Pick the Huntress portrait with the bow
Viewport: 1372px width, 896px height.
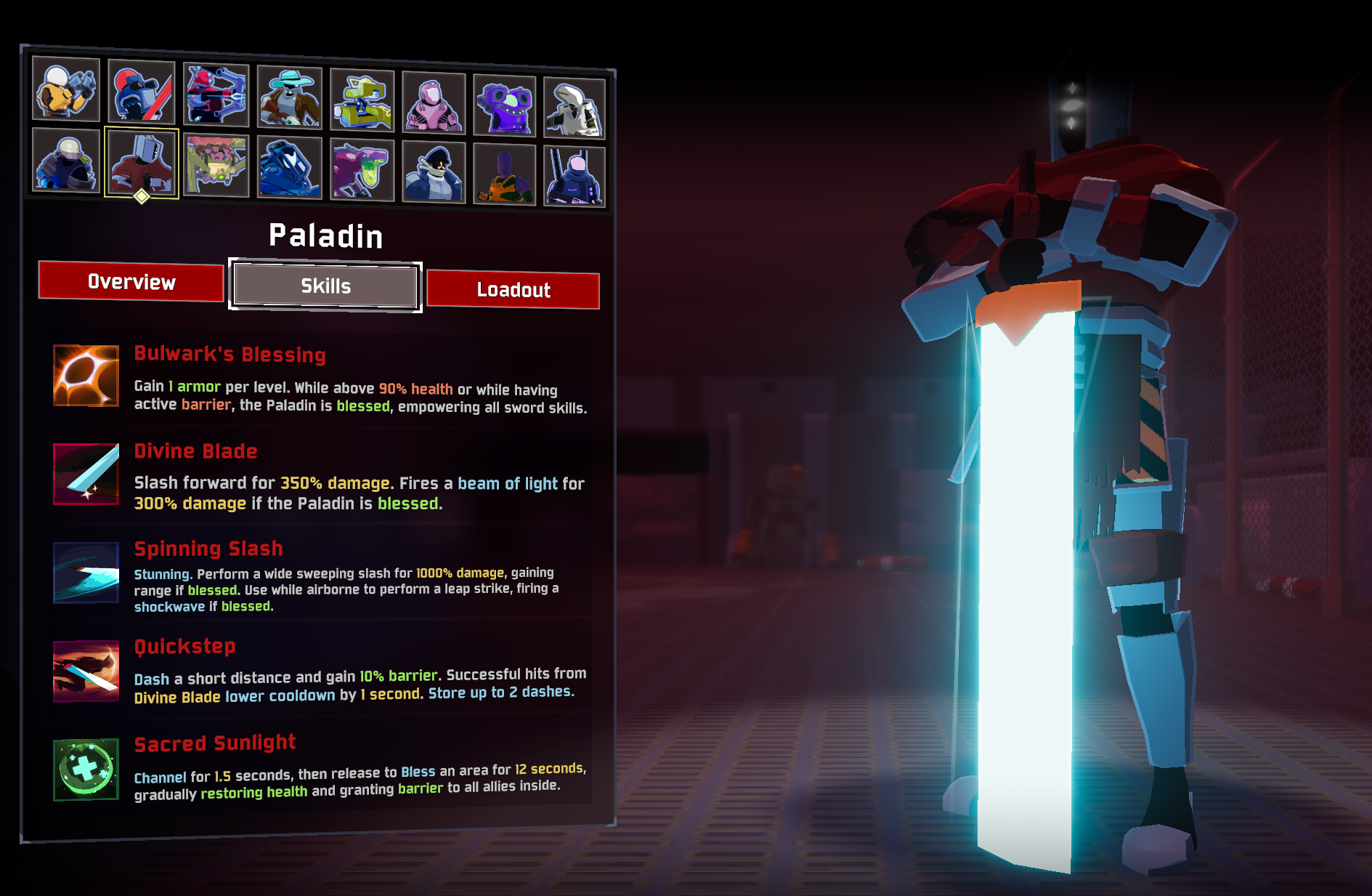(x=216, y=95)
